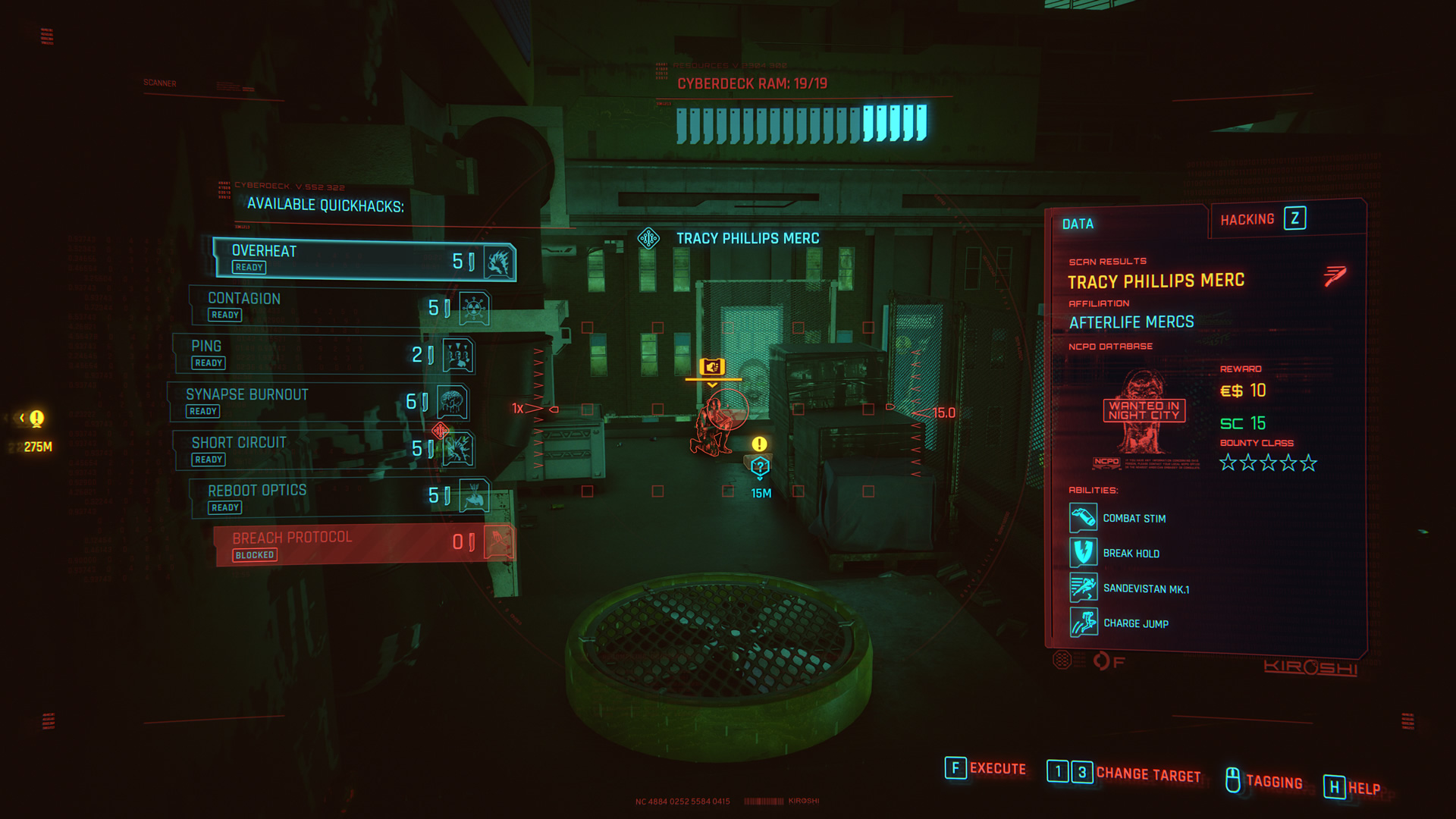
Task: Click the Wanted In Night City NCPD poster
Action: 1145,413
